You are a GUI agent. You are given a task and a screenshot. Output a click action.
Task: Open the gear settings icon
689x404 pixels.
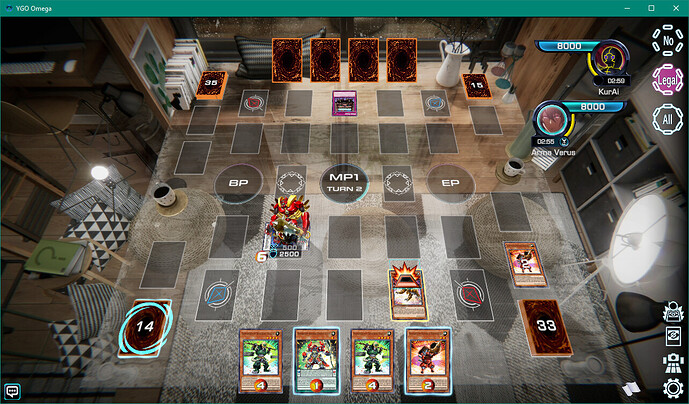coord(673,387)
